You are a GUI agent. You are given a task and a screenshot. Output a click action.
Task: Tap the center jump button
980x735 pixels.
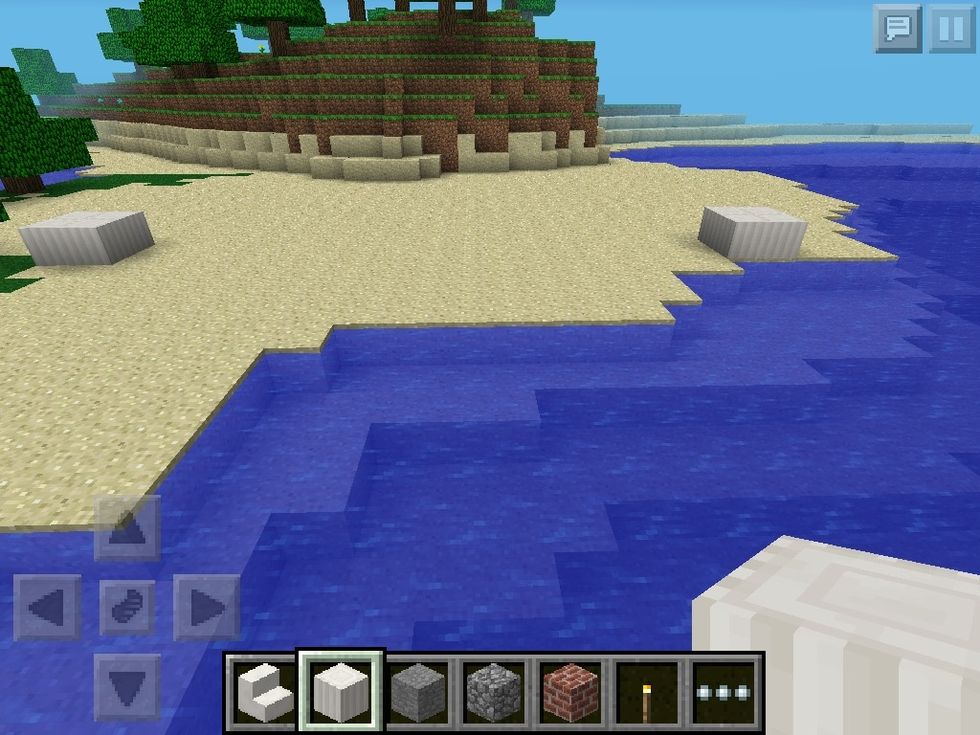click(127, 607)
